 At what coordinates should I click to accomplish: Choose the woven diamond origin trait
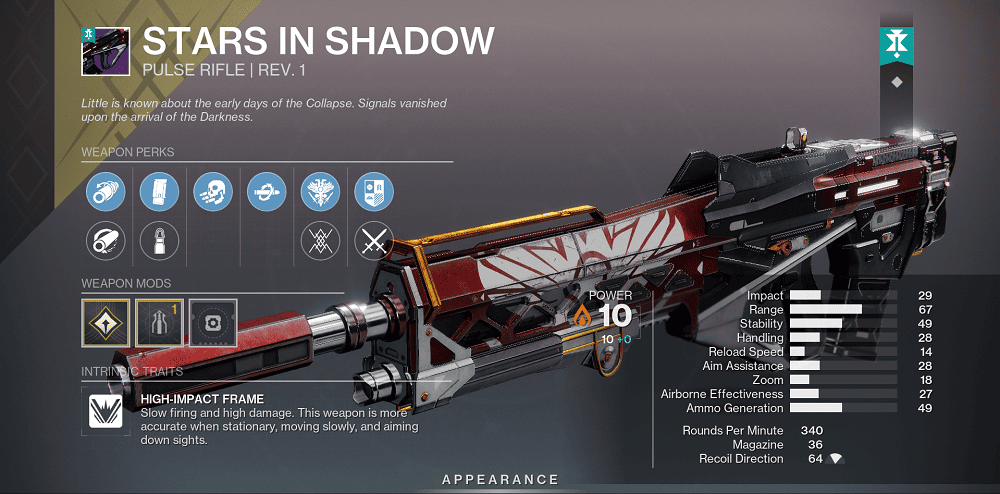click(x=321, y=240)
